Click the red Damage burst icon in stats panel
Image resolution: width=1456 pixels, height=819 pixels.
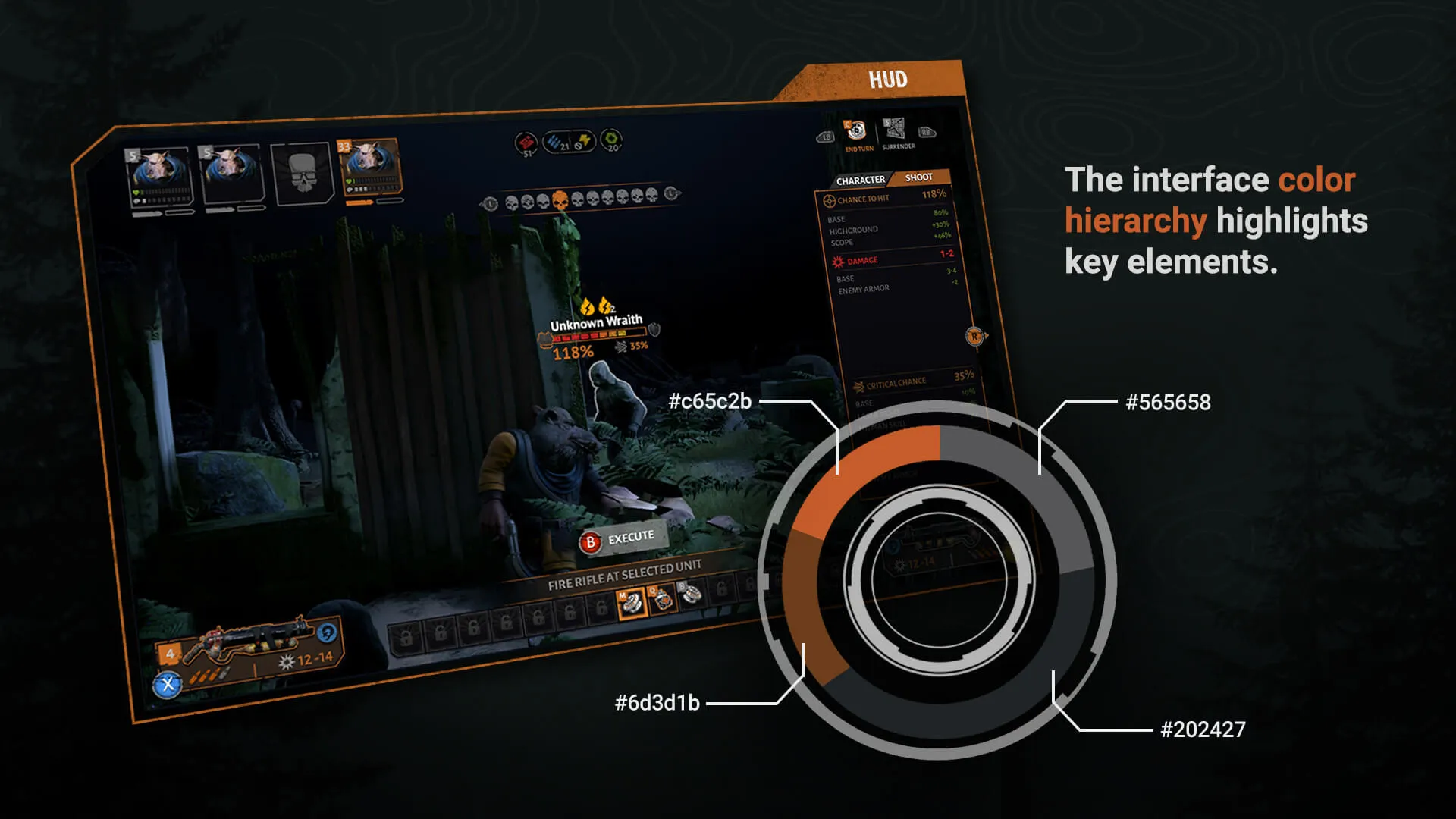pyautogui.click(x=837, y=262)
